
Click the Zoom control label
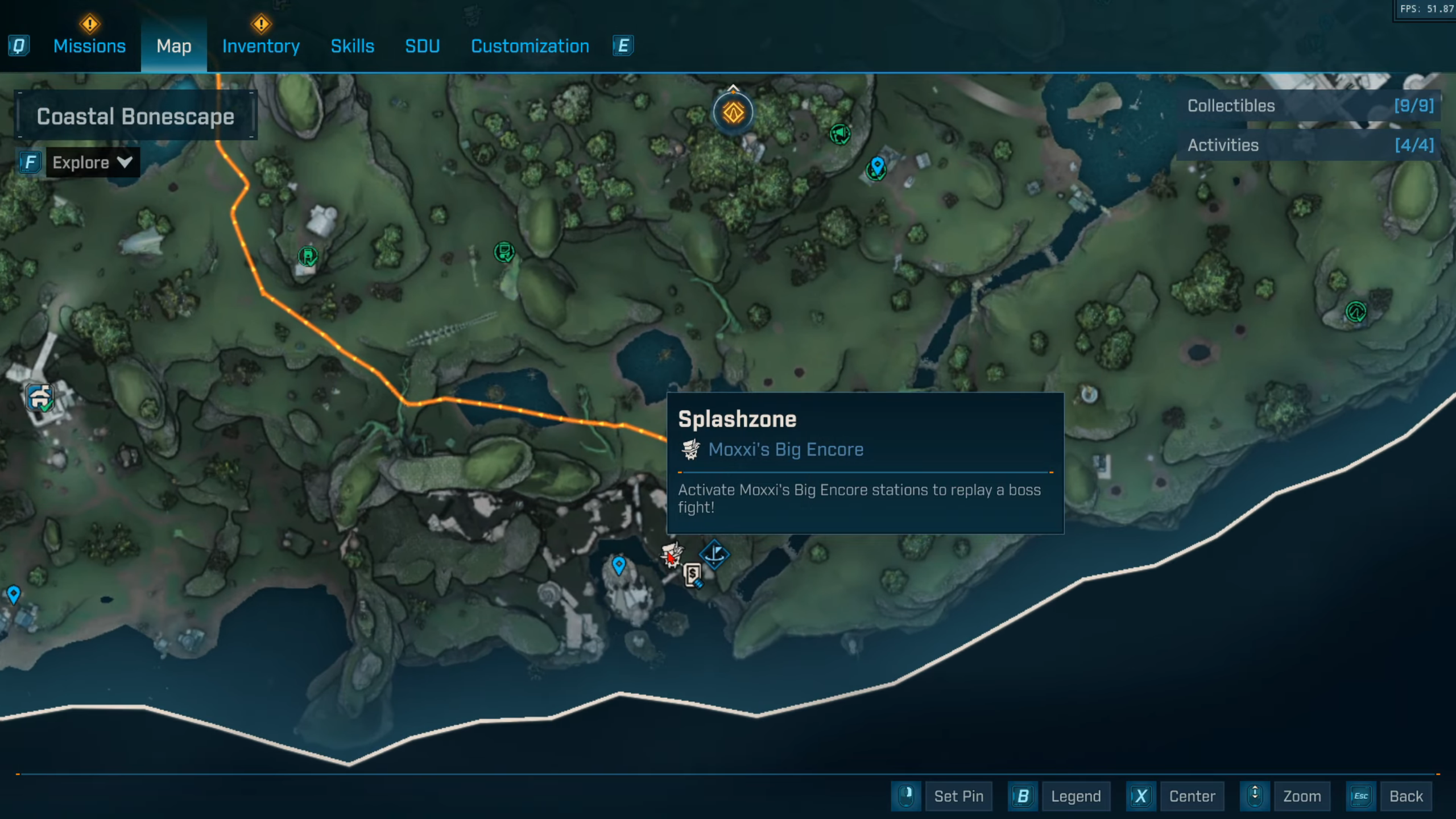[x=1301, y=796]
